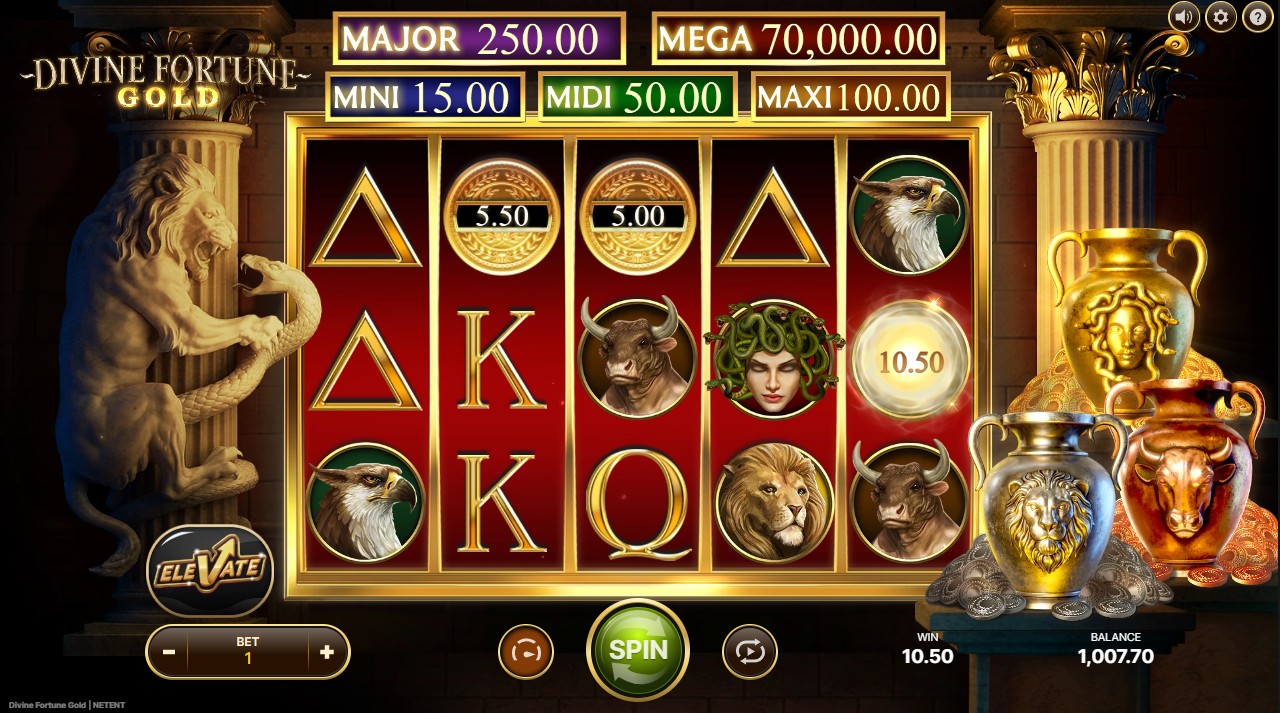1280x713 pixels.
Task: Open the settings gear menu
Action: pos(1220,16)
